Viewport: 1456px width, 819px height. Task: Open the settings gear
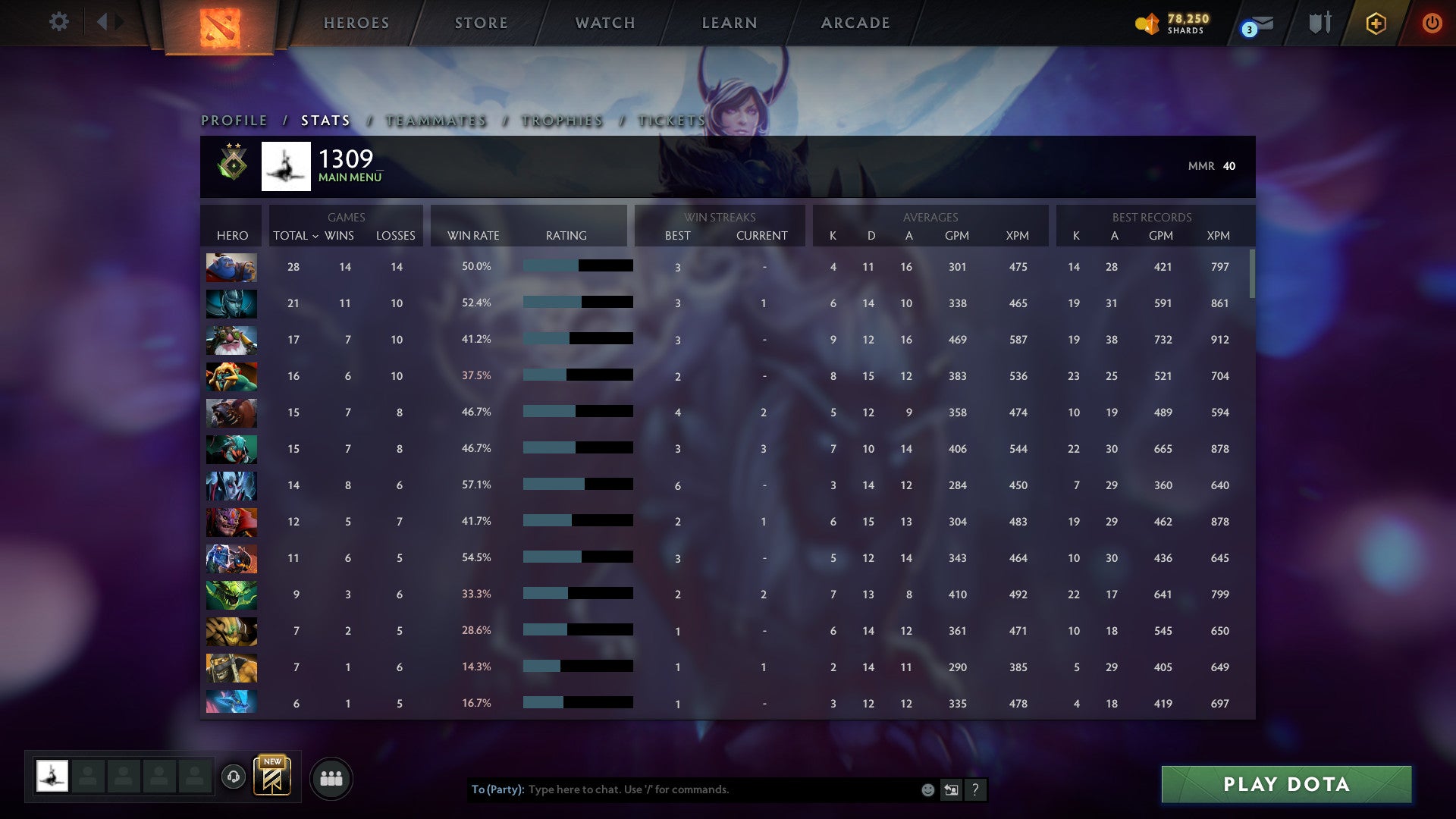pos(59,22)
